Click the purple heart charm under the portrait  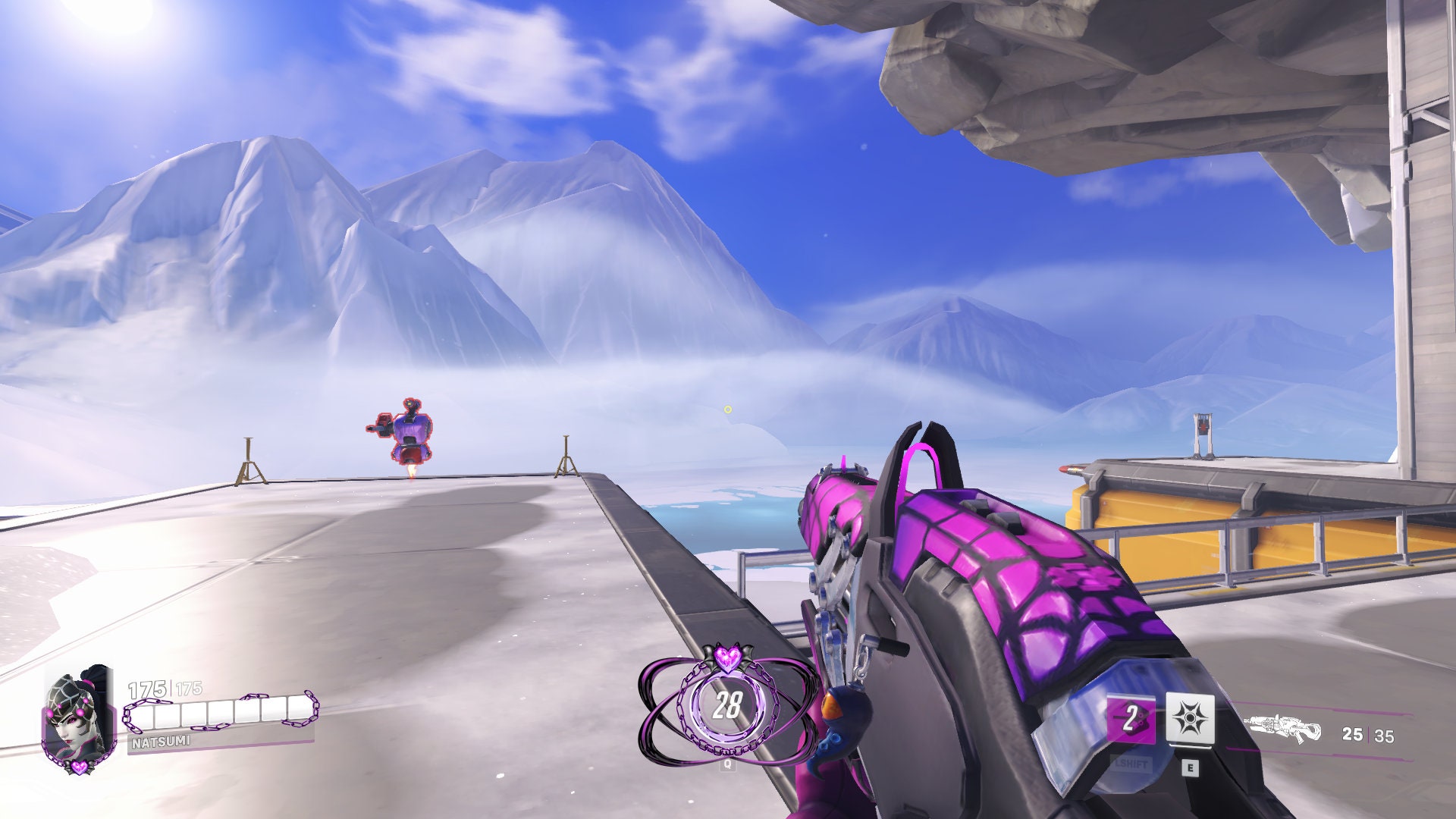coord(79,768)
